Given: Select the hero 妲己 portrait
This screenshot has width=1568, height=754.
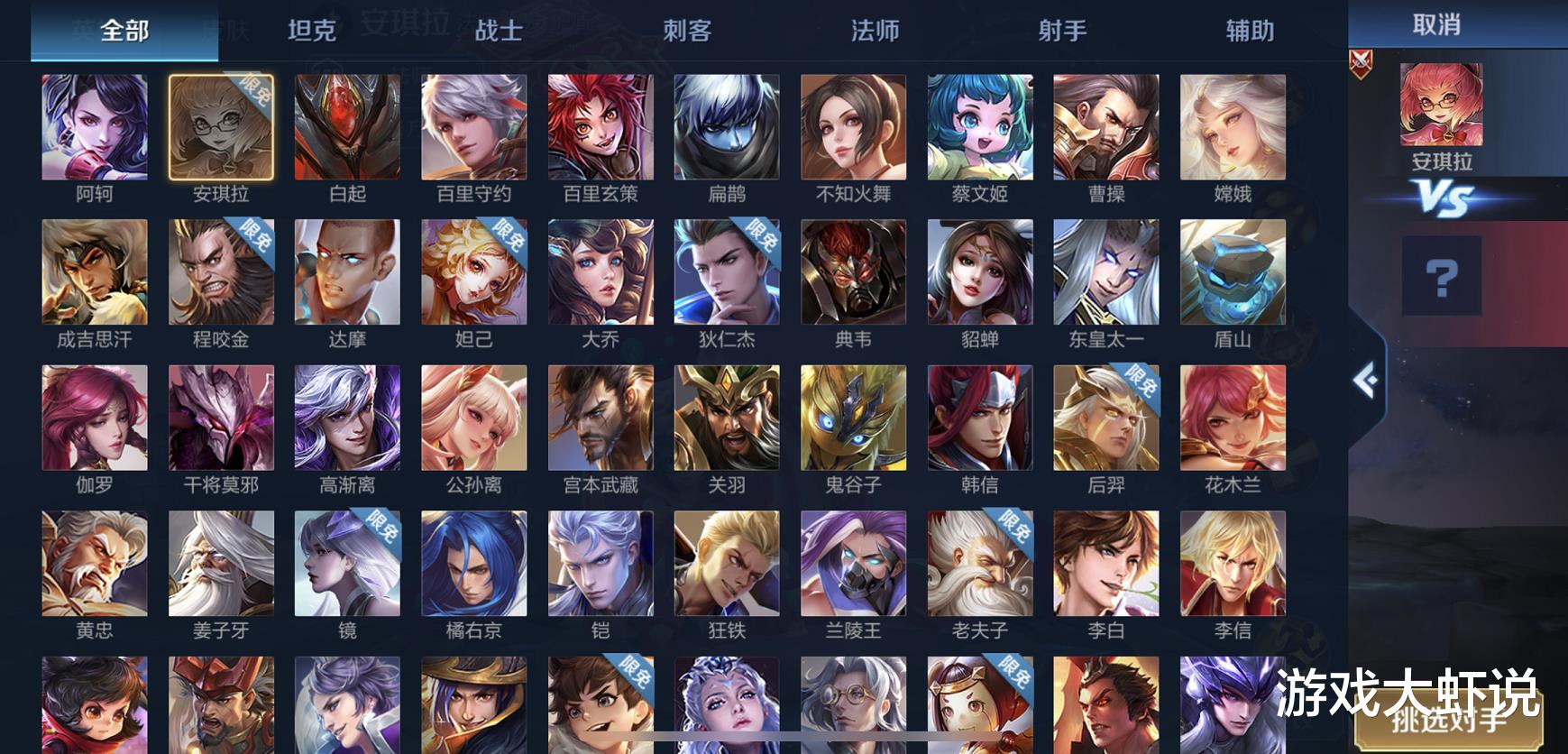Looking at the screenshot, I should 473,272.
